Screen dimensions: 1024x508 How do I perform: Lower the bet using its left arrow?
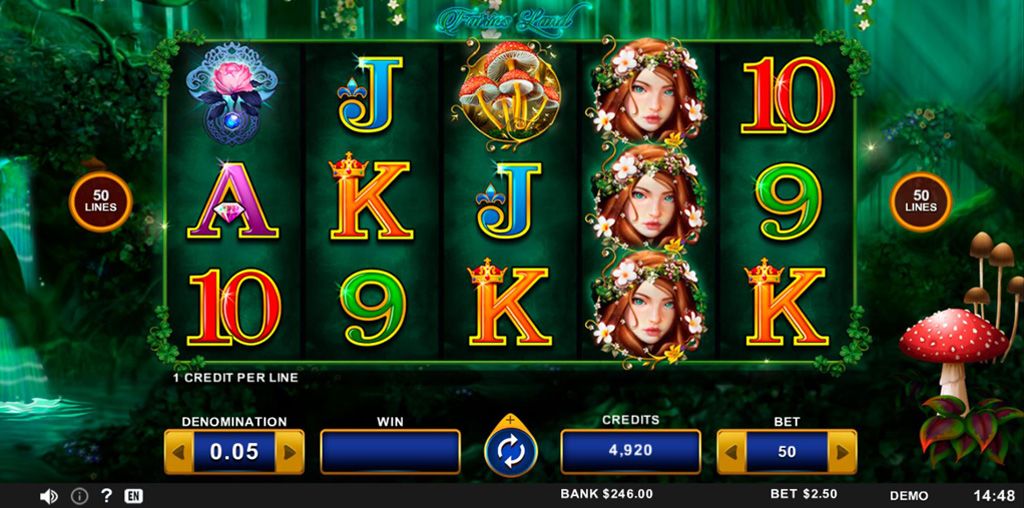[731, 452]
